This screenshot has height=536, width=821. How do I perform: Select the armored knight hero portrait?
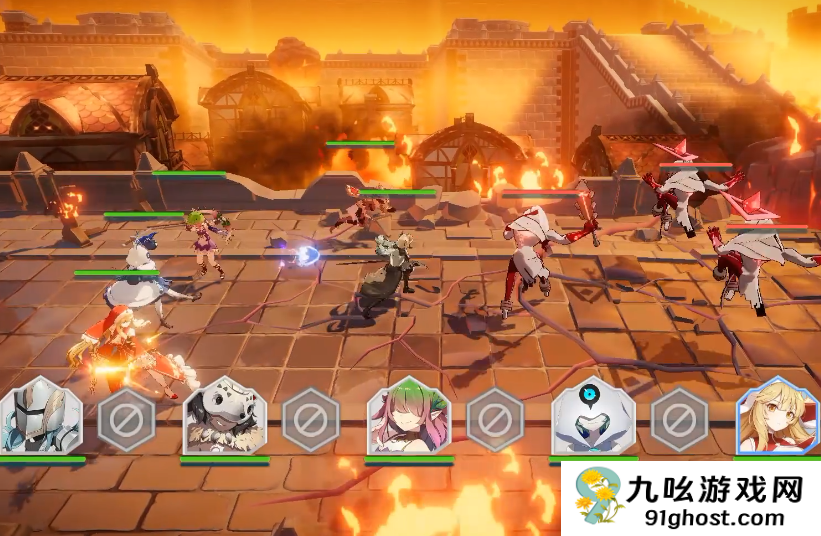pos(40,418)
